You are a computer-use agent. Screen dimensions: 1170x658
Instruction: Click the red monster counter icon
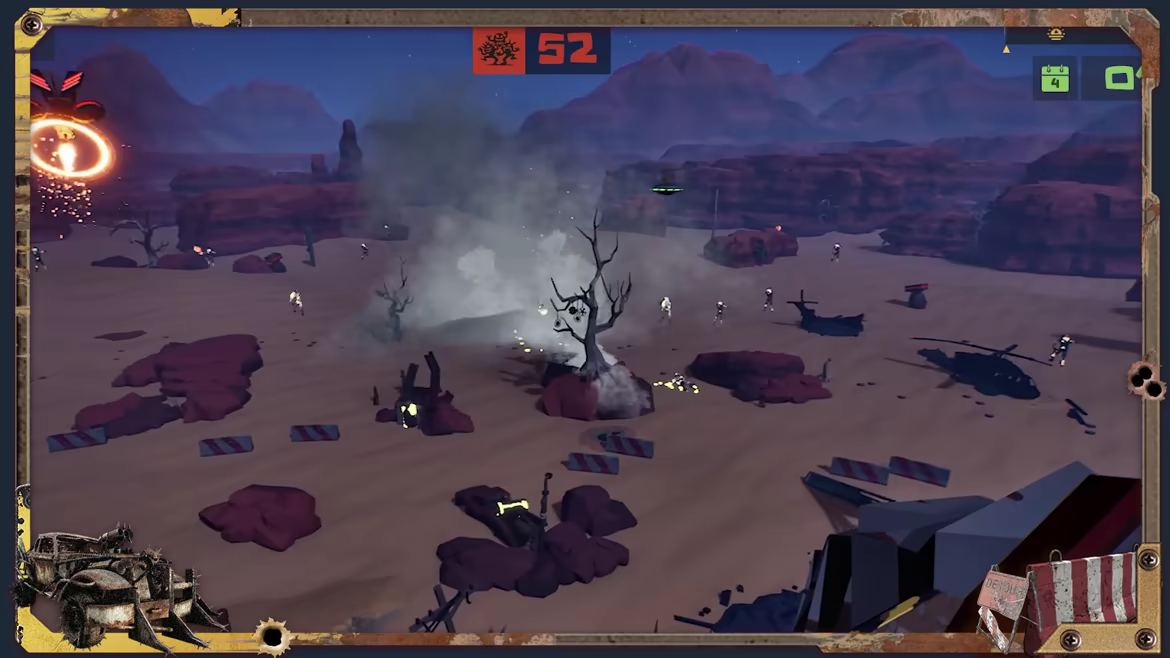point(499,50)
